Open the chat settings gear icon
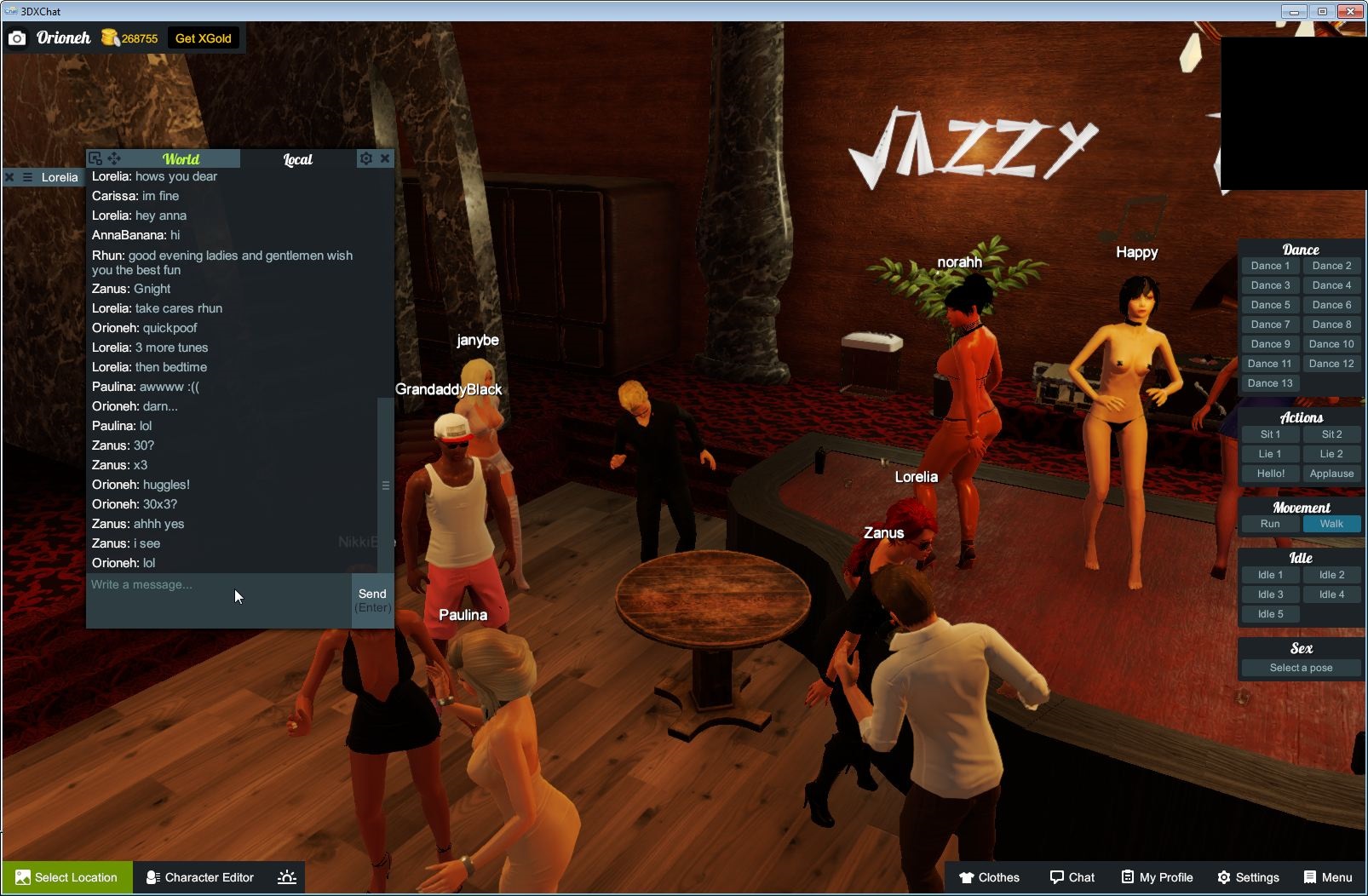The width and height of the screenshot is (1368, 896). (365, 158)
